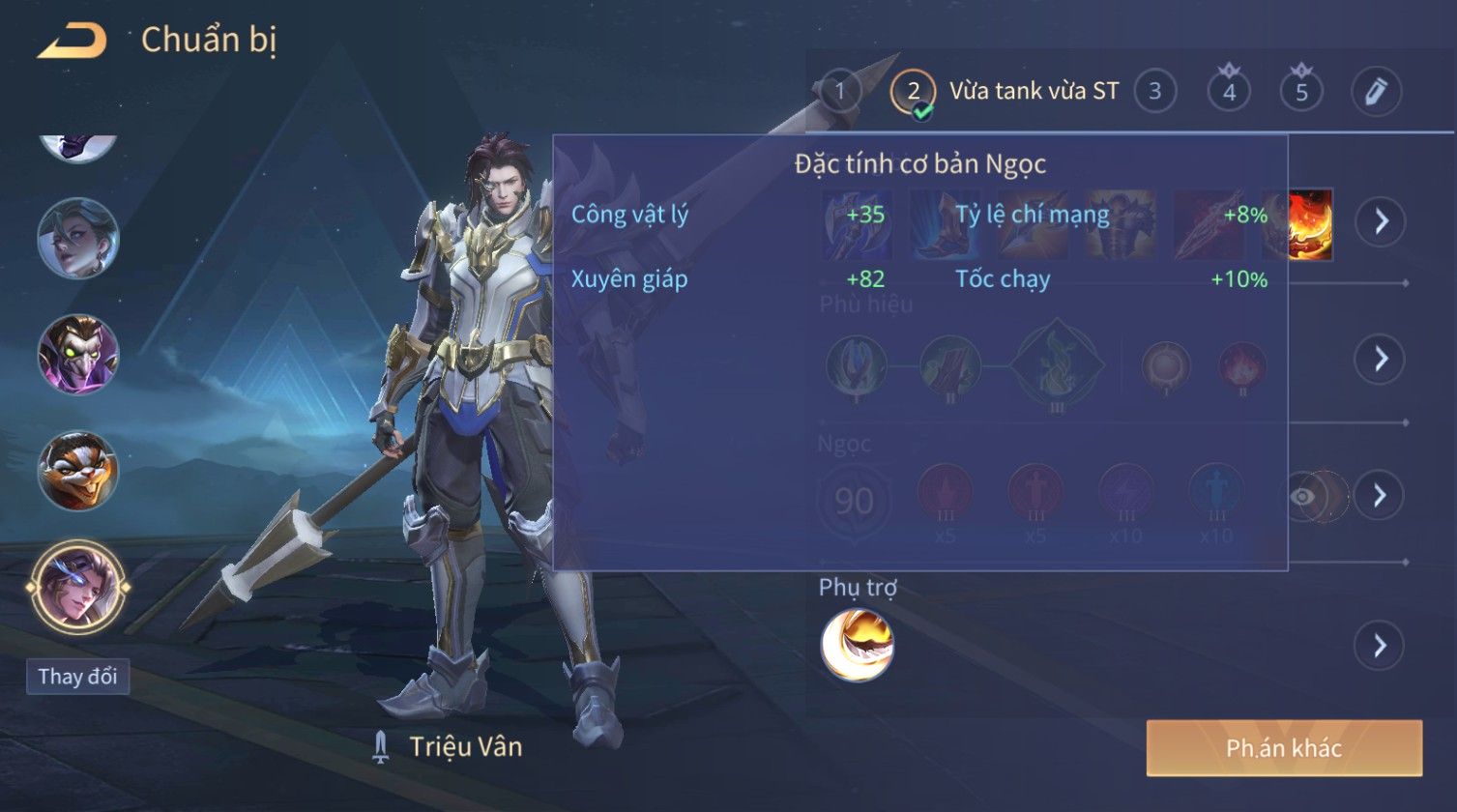Edit the loadout name with pencil icon

pyautogui.click(x=1376, y=92)
